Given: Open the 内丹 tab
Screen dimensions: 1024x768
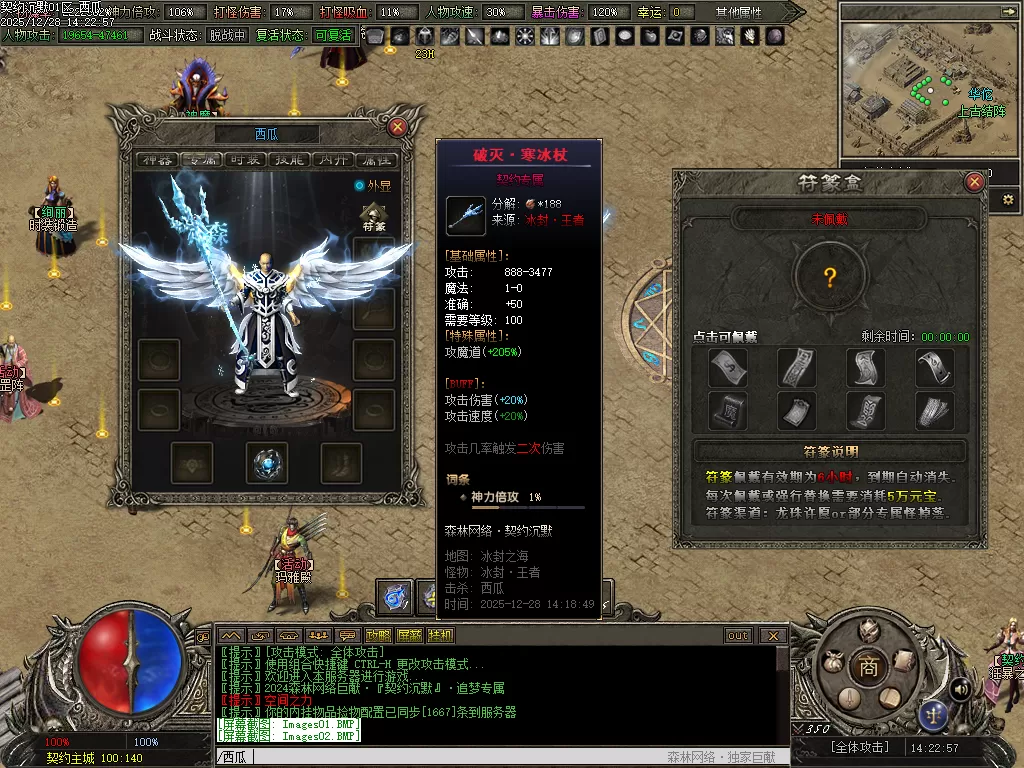Looking at the screenshot, I should [x=331, y=160].
